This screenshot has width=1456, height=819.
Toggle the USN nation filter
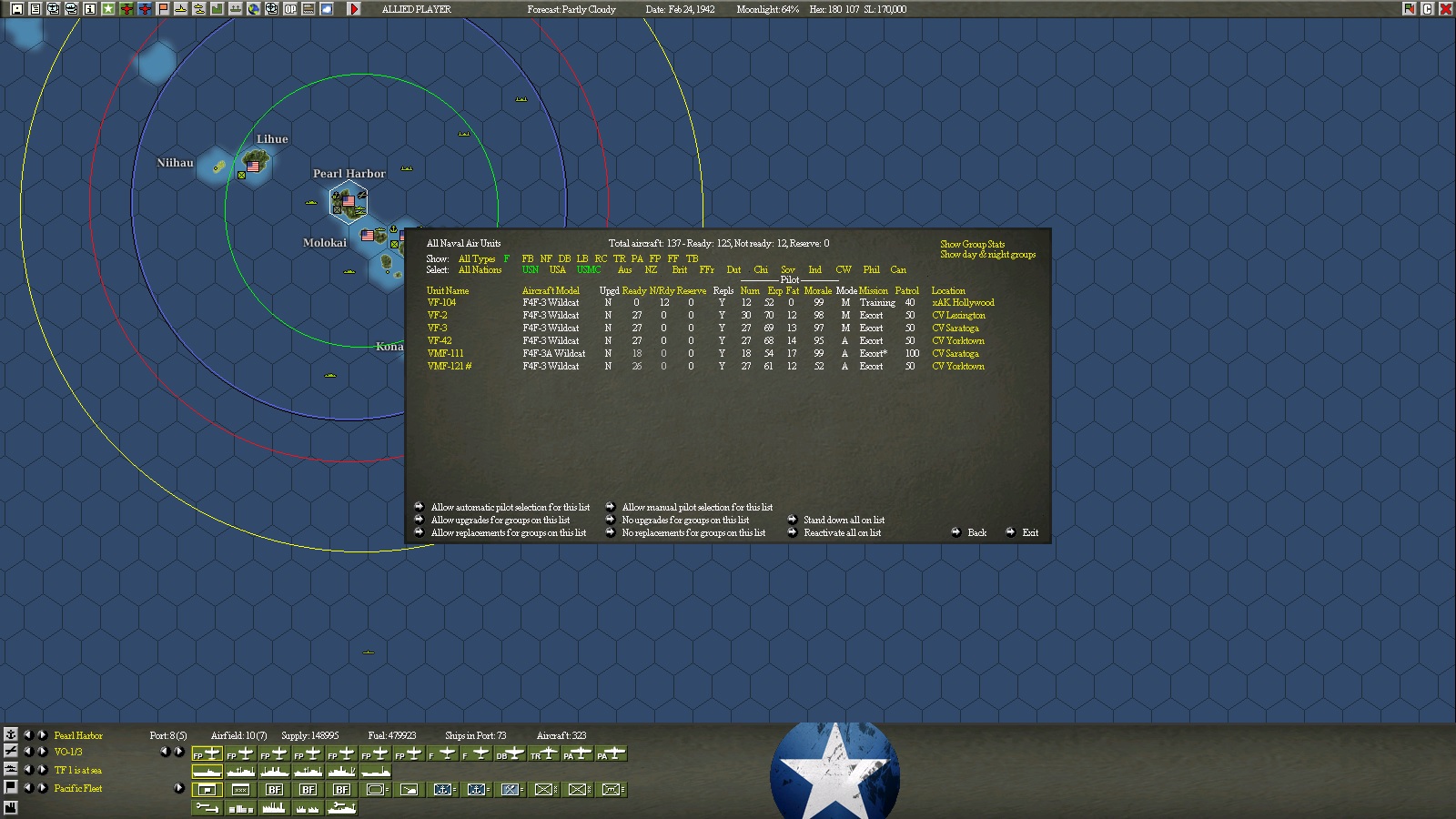tap(531, 270)
